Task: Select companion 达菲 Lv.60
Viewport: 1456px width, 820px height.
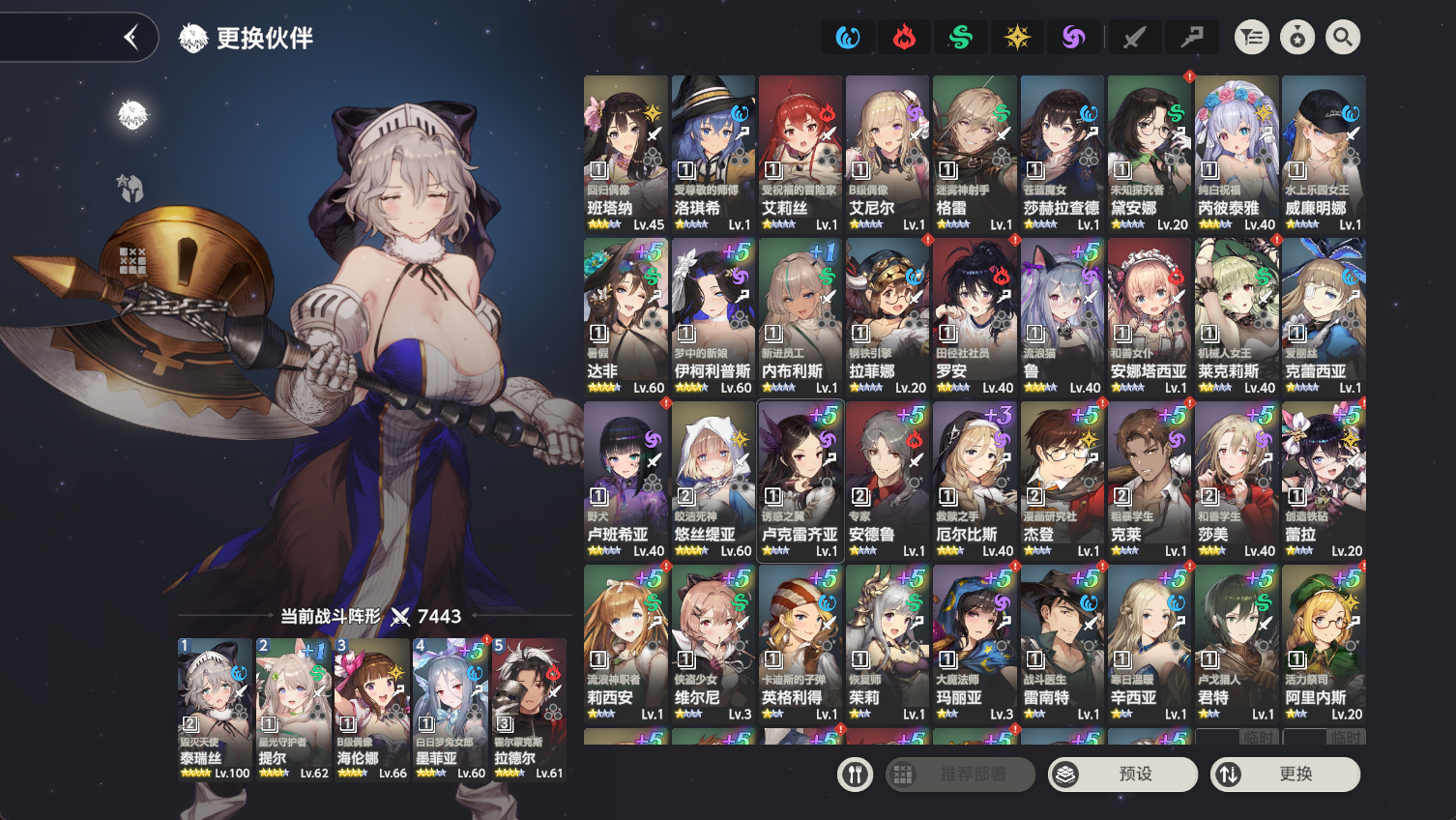Action: (x=626, y=317)
